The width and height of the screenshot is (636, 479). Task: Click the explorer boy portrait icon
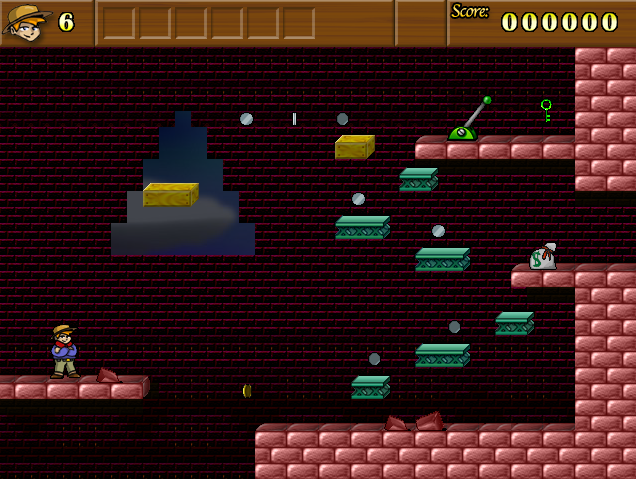pos(27,22)
